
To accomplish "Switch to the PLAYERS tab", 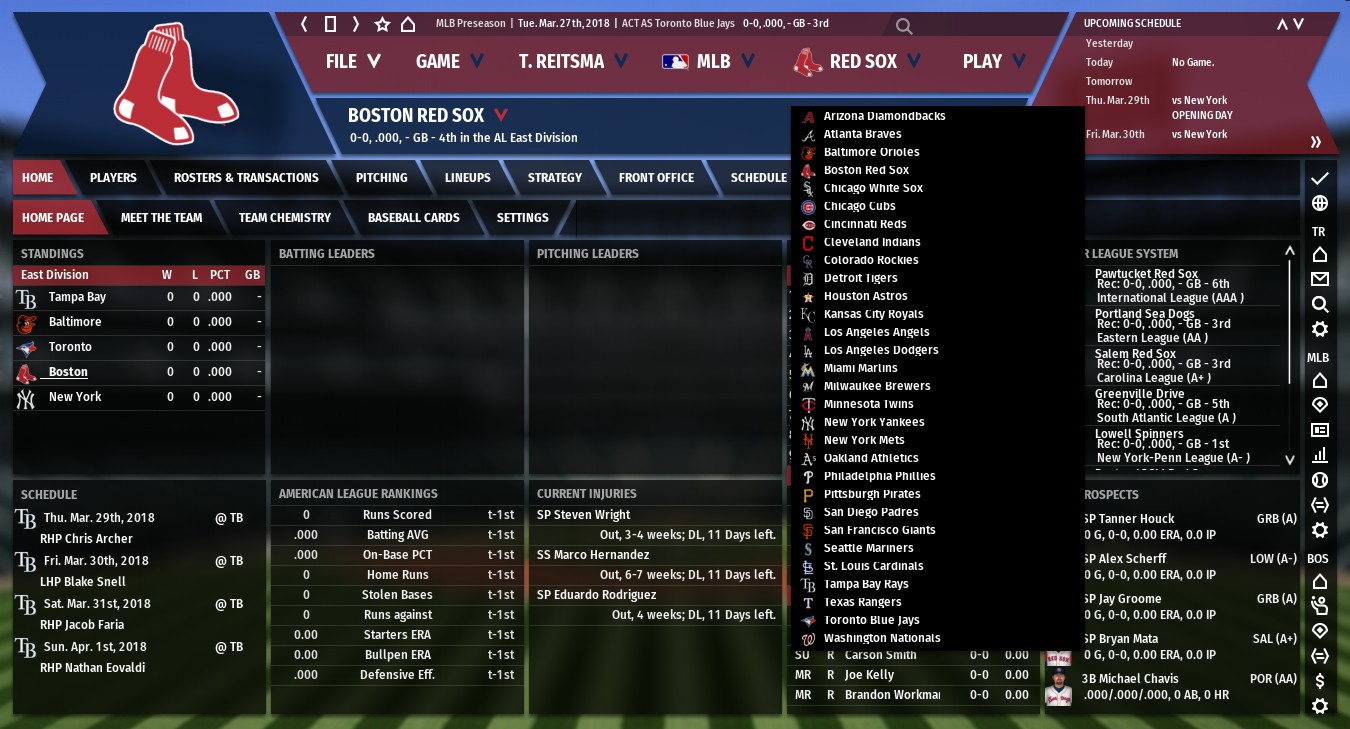I will (113, 178).
